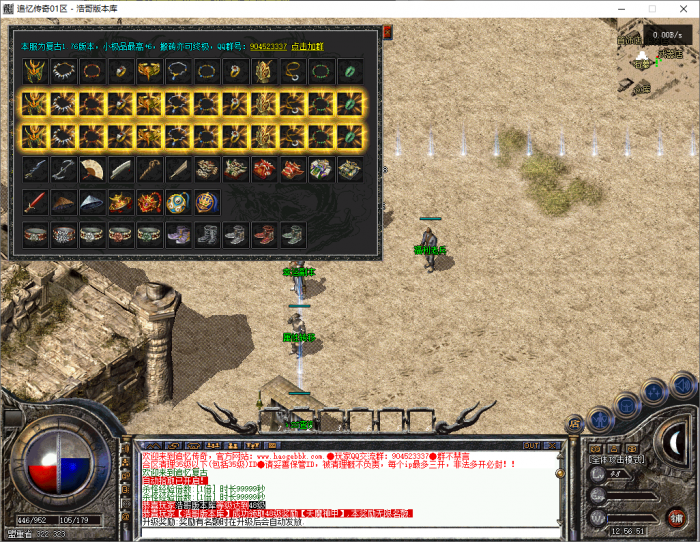Open the character status round button

[x=599, y=417]
